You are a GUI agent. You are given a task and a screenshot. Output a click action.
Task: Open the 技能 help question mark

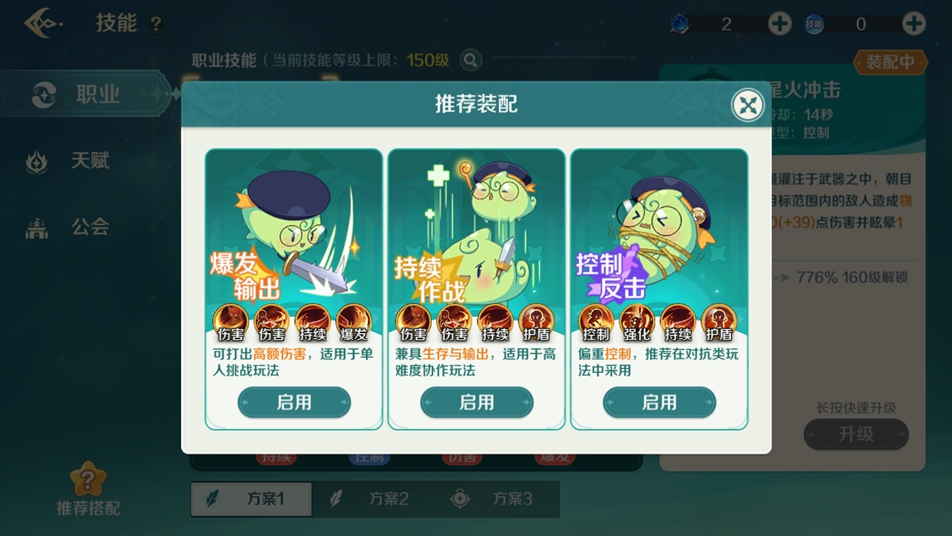click(x=155, y=24)
